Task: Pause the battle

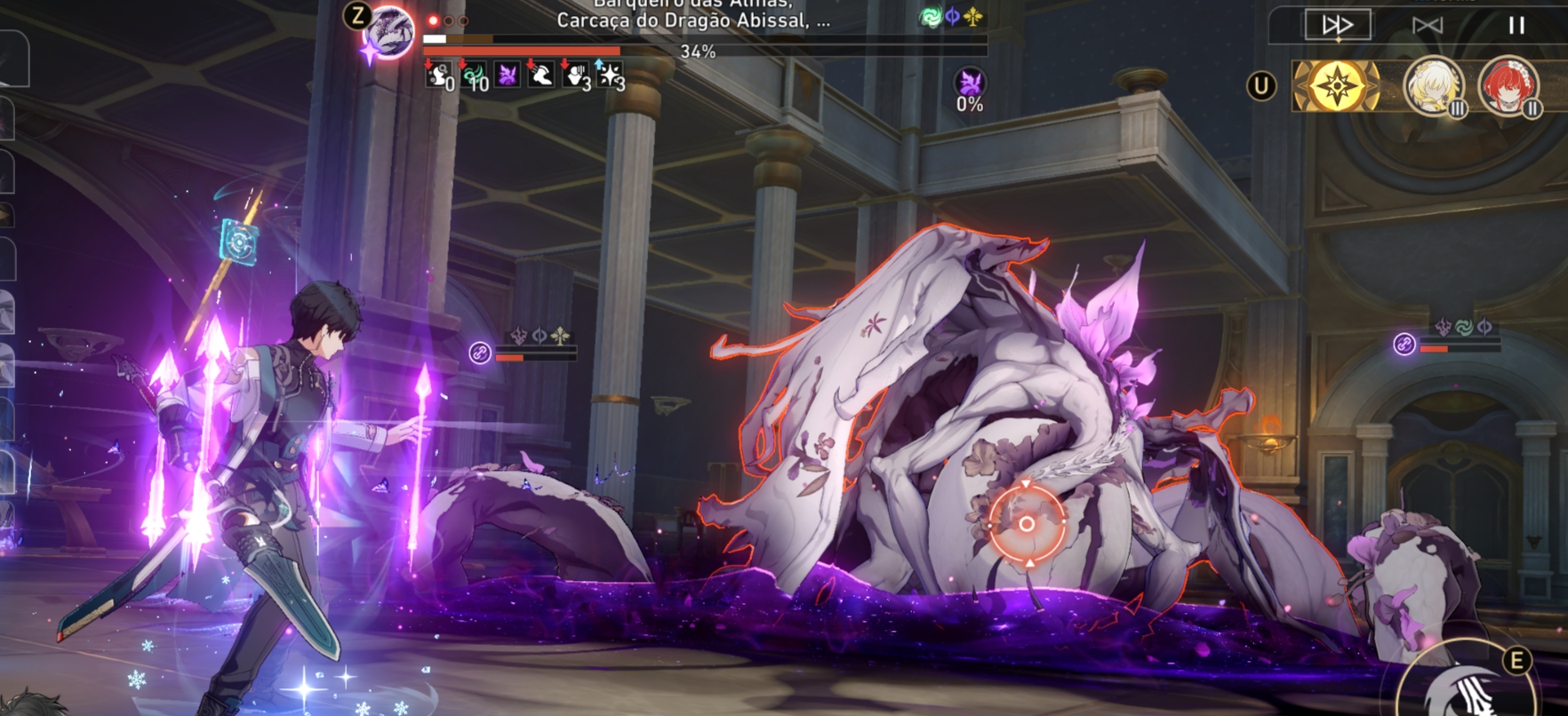Action: (x=1516, y=25)
